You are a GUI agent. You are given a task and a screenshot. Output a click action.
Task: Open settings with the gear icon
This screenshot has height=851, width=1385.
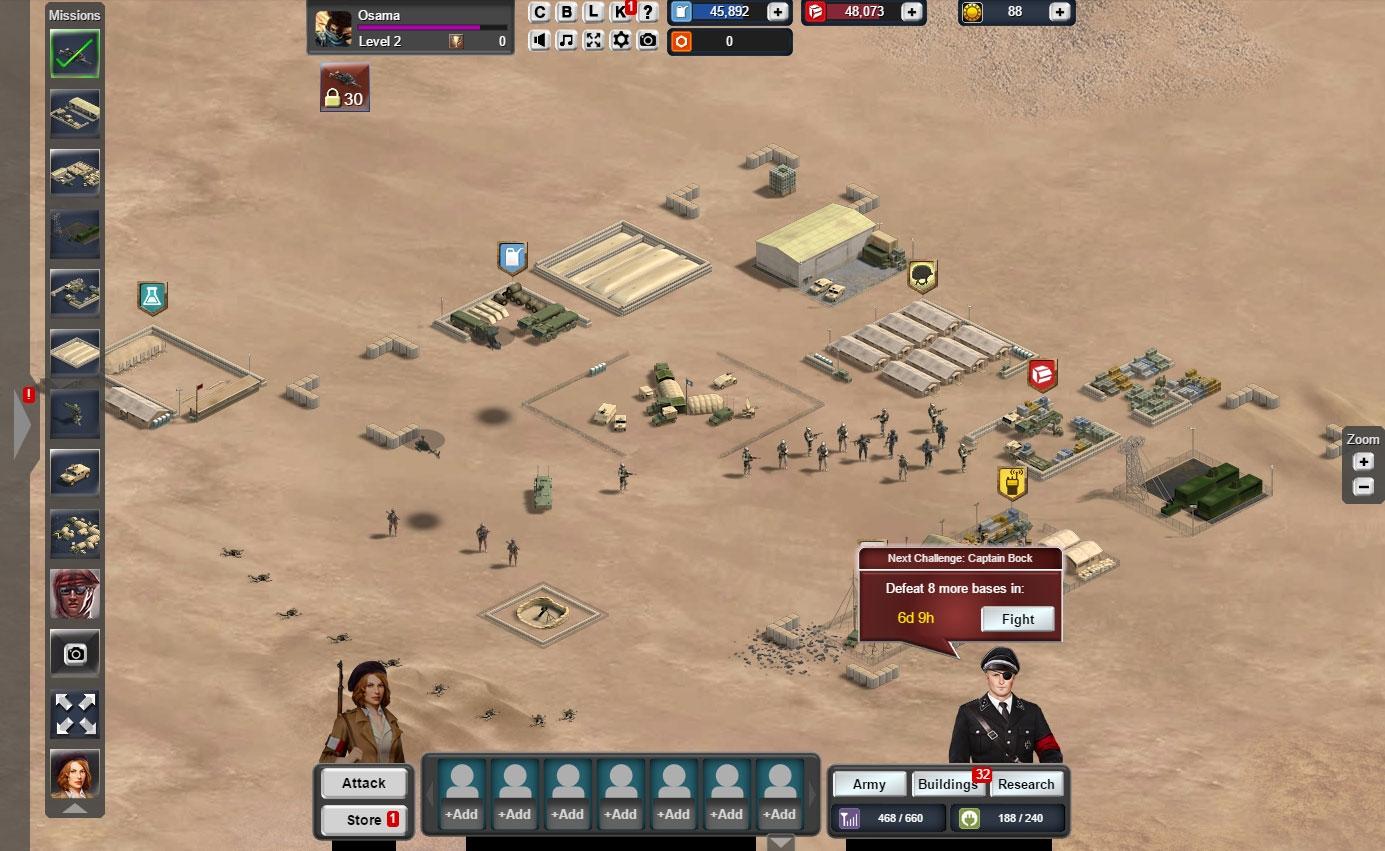coord(621,40)
